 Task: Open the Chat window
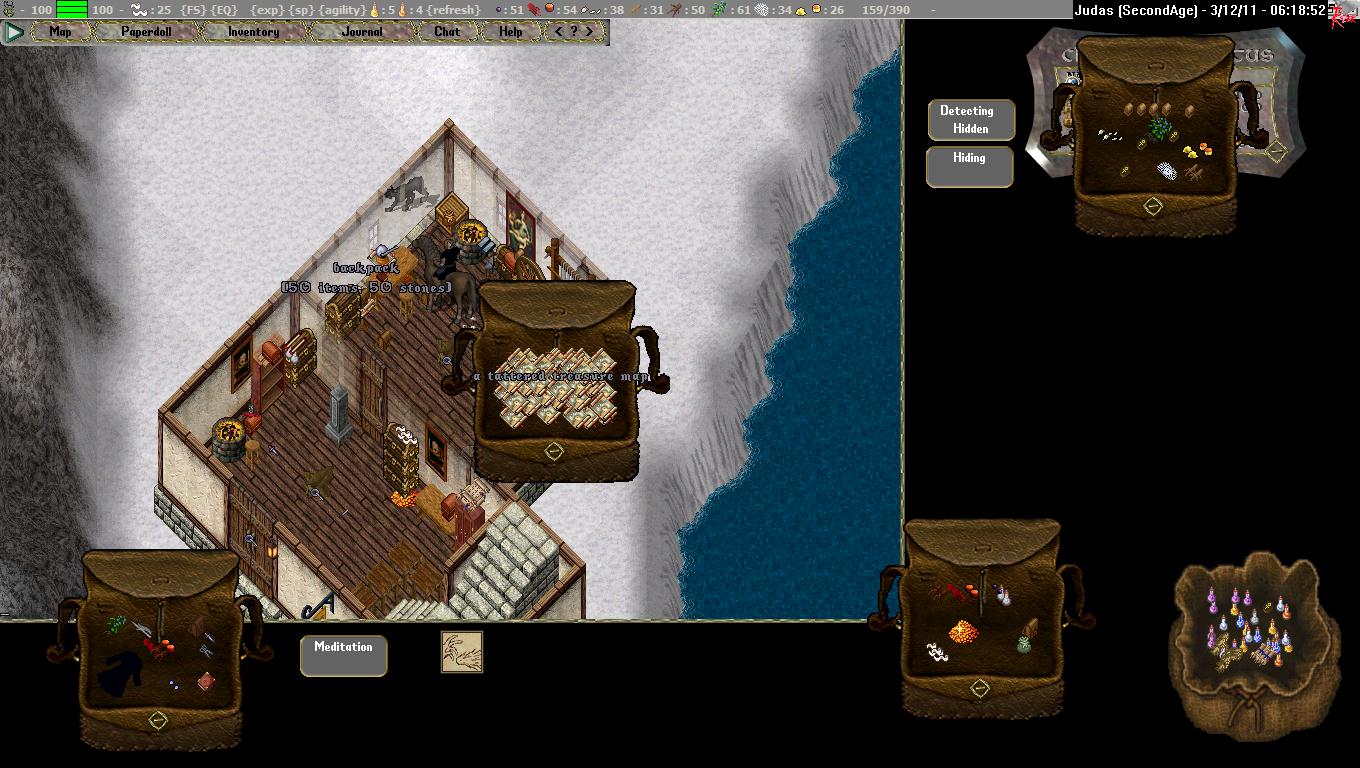(447, 32)
